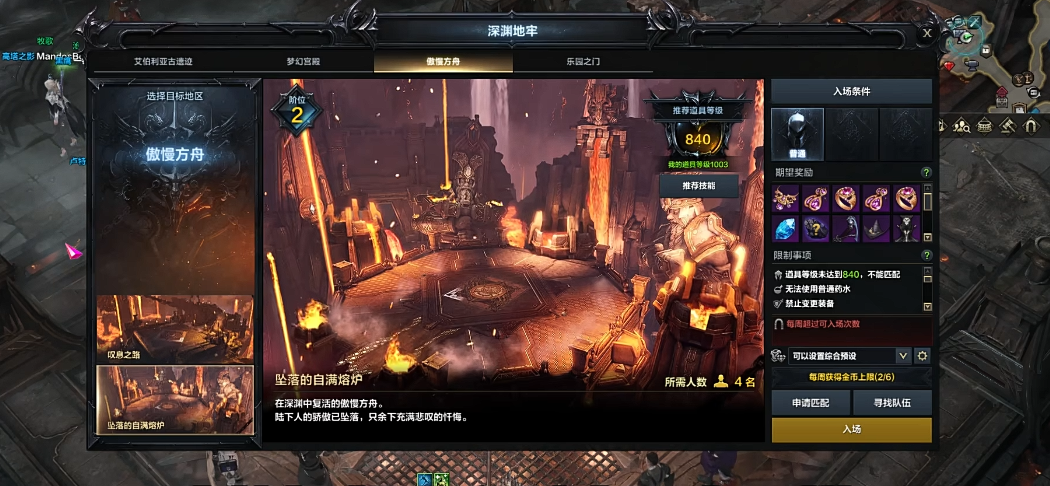Viewport: 1050px width, 486px height.
Task: Expand the 可以设置综合预设 preset dropdown
Action: coord(903,356)
